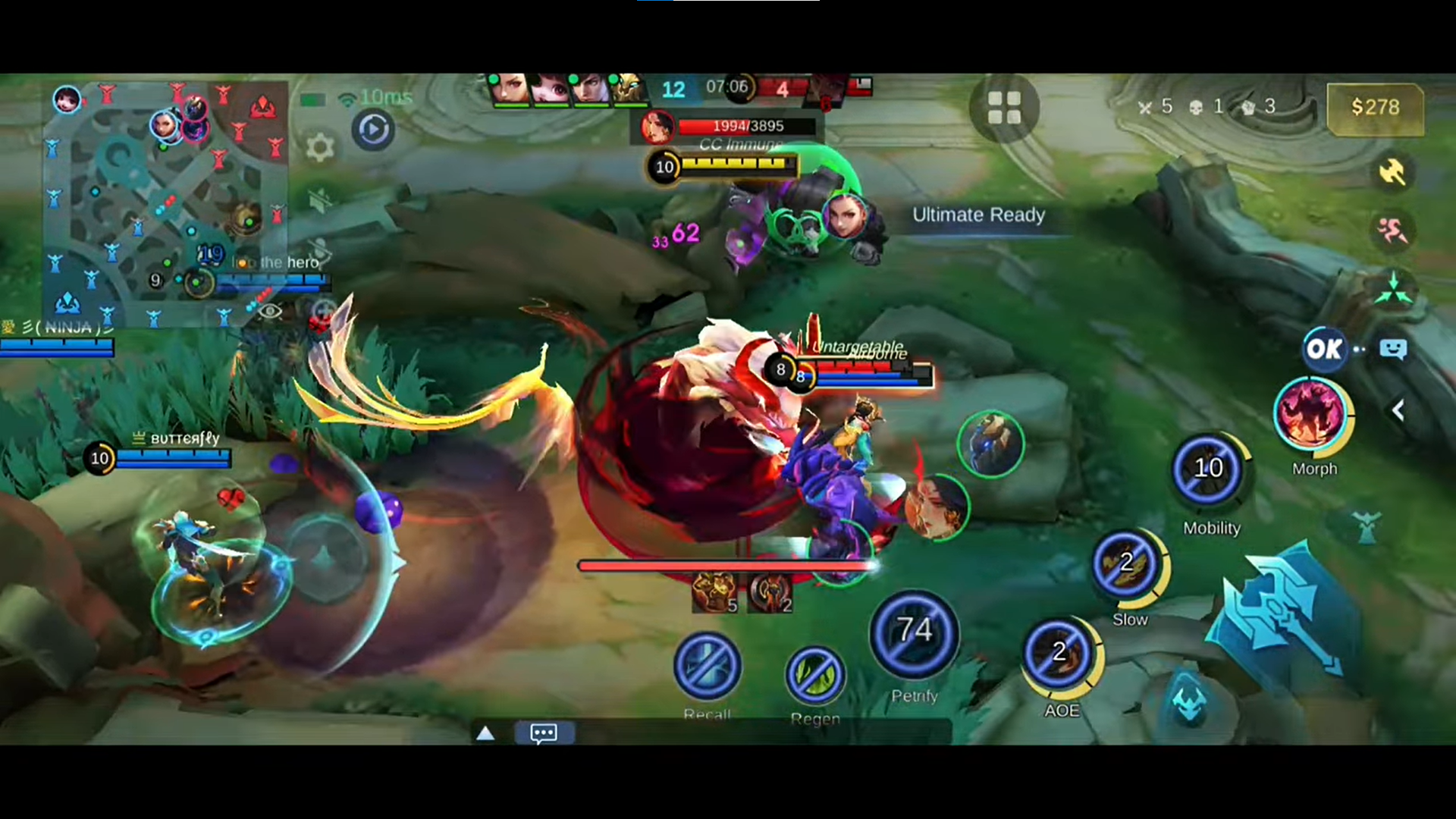Open the settings gear
Viewport: 1456px width, 819px height.
pyautogui.click(x=319, y=147)
